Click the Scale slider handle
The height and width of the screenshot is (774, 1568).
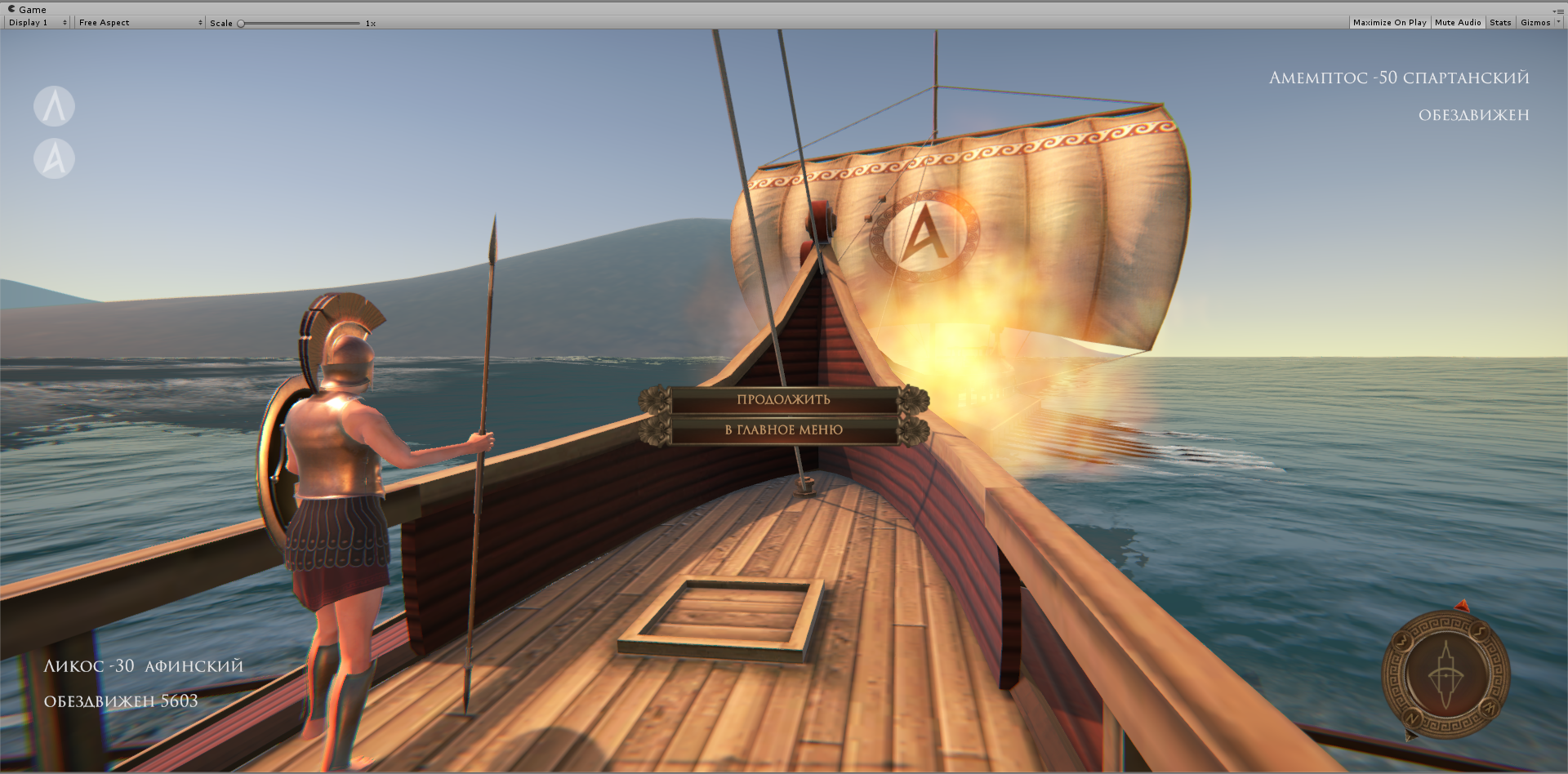tap(241, 24)
